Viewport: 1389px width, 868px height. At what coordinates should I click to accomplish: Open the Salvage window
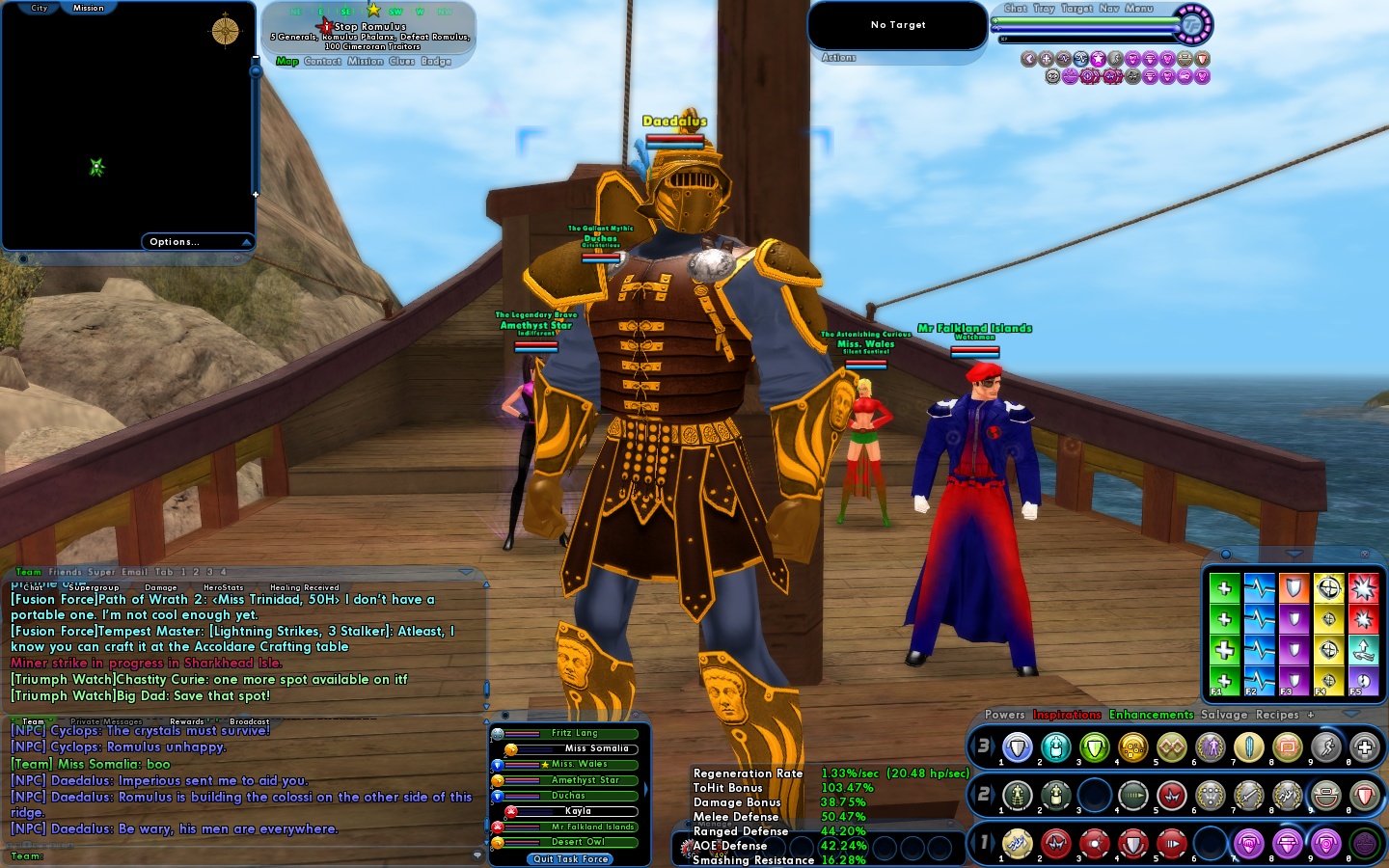(x=1224, y=715)
